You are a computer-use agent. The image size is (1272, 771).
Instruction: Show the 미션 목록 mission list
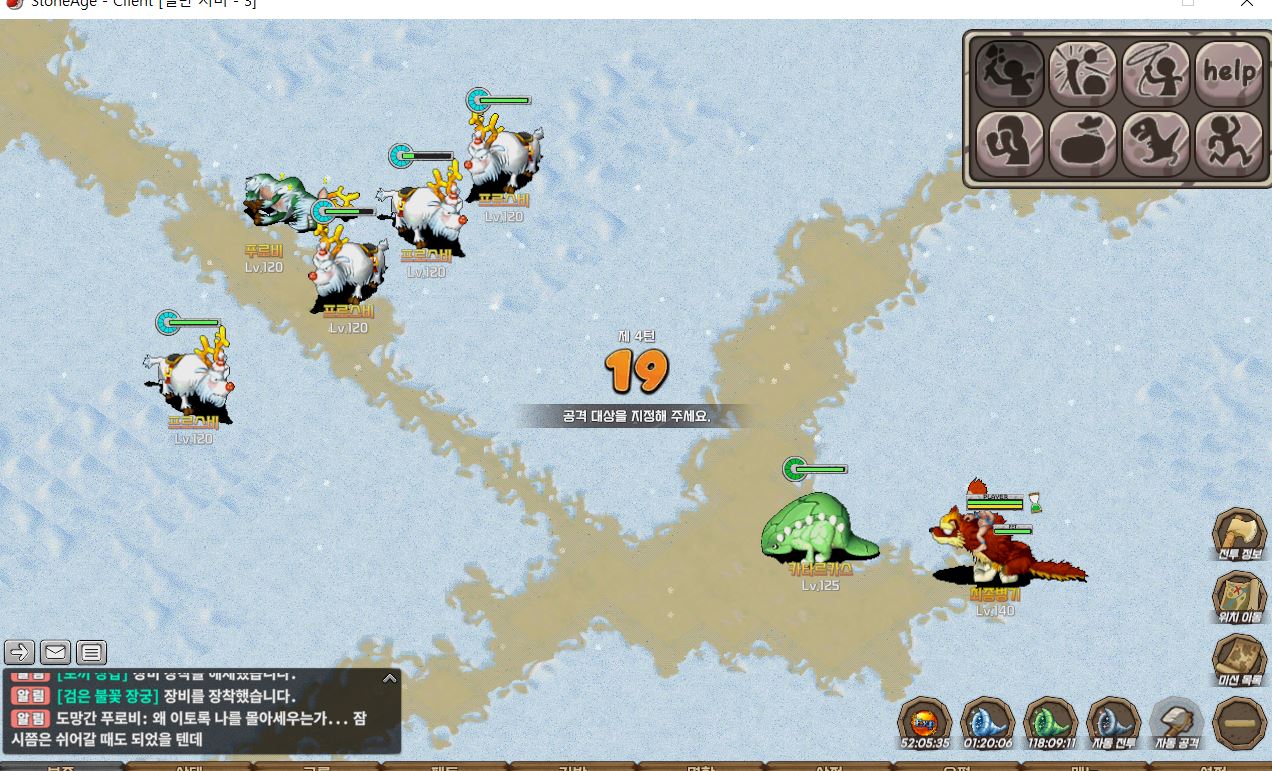[x=1239, y=660]
